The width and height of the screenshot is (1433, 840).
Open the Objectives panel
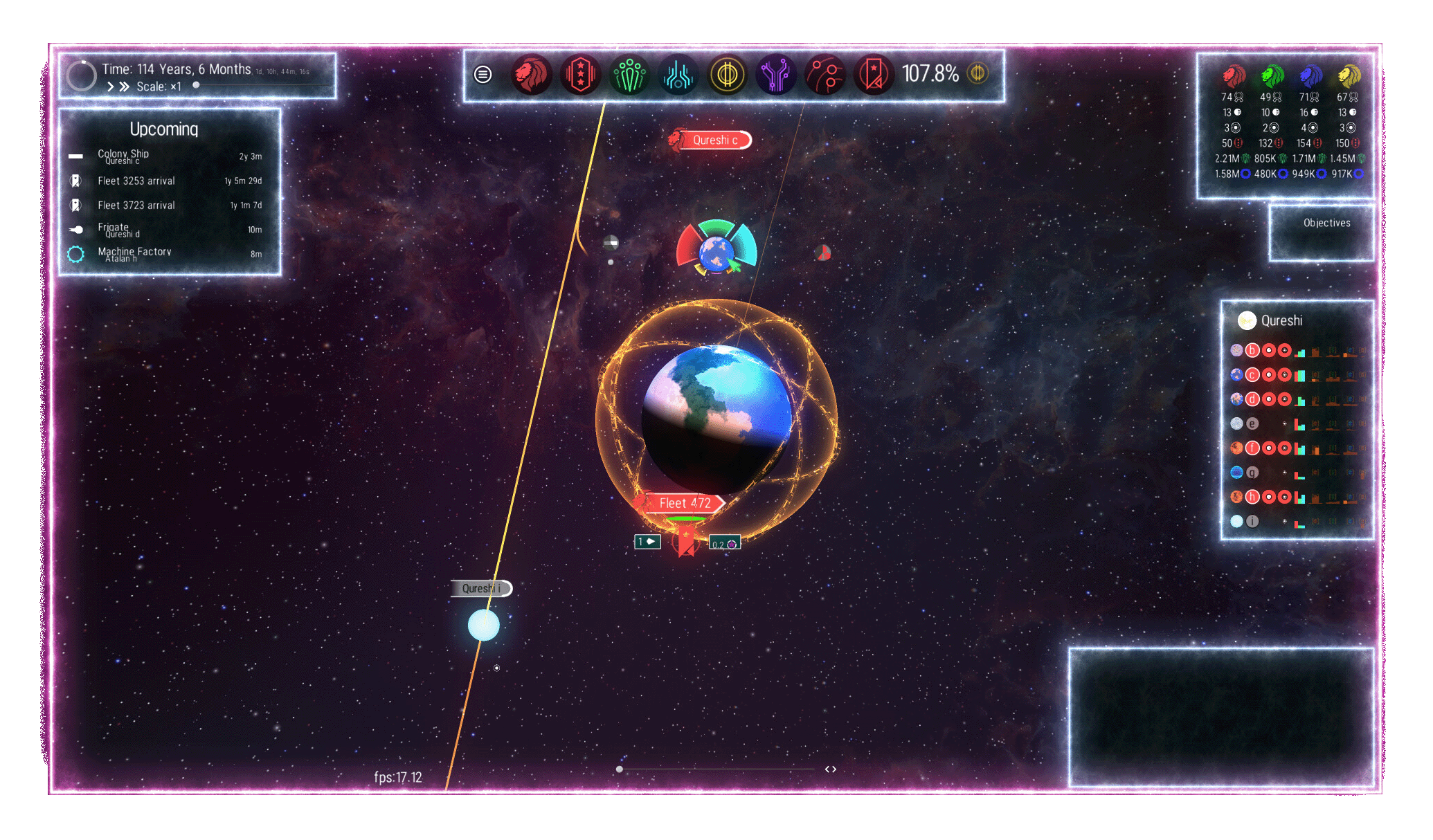tap(1326, 223)
